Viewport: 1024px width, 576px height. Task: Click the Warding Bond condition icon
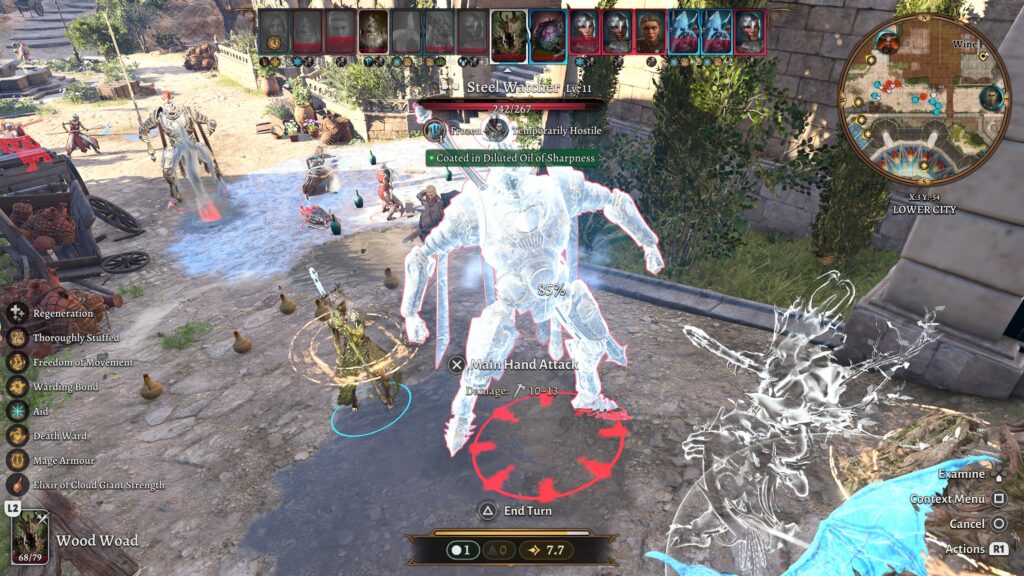(17, 386)
